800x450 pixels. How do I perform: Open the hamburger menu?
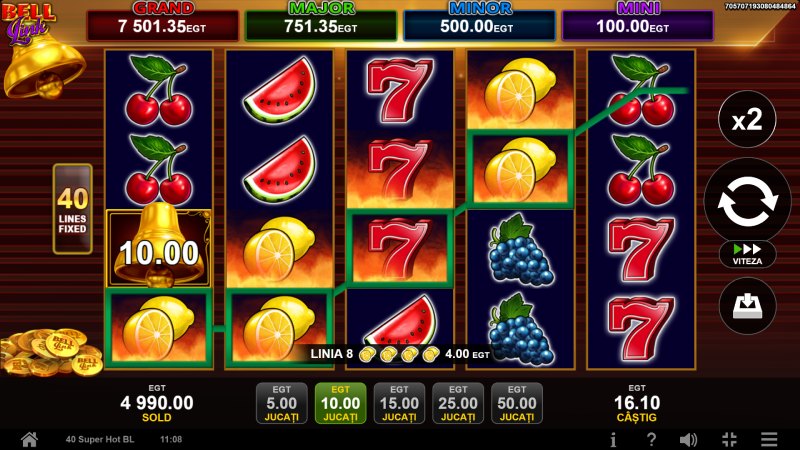click(768, 439)
